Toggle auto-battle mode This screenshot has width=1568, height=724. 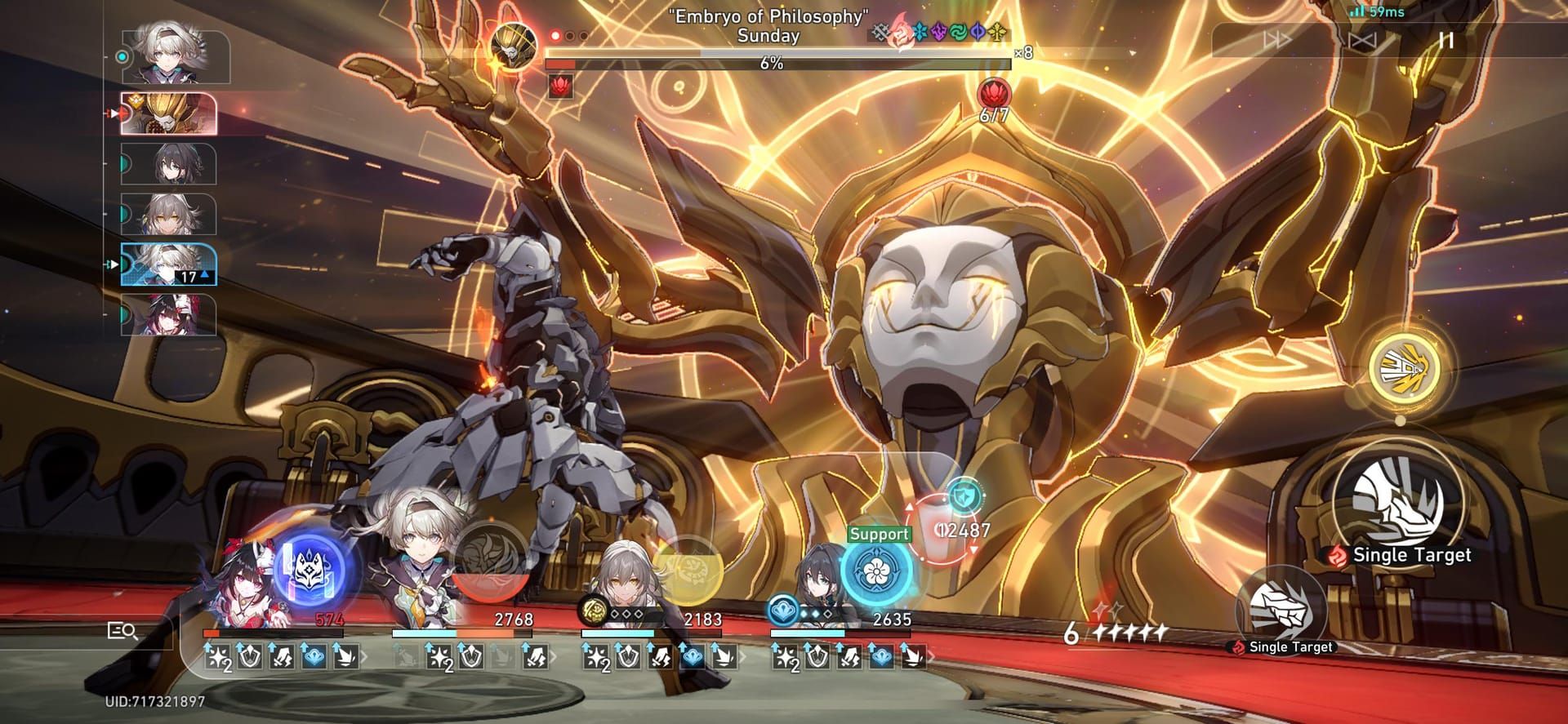click(1361, 40)
